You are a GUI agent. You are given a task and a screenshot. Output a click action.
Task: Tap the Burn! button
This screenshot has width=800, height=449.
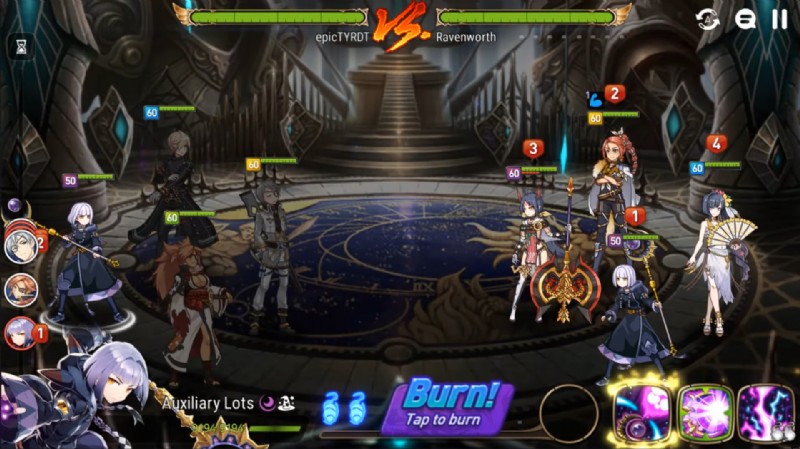coord(447,405)
